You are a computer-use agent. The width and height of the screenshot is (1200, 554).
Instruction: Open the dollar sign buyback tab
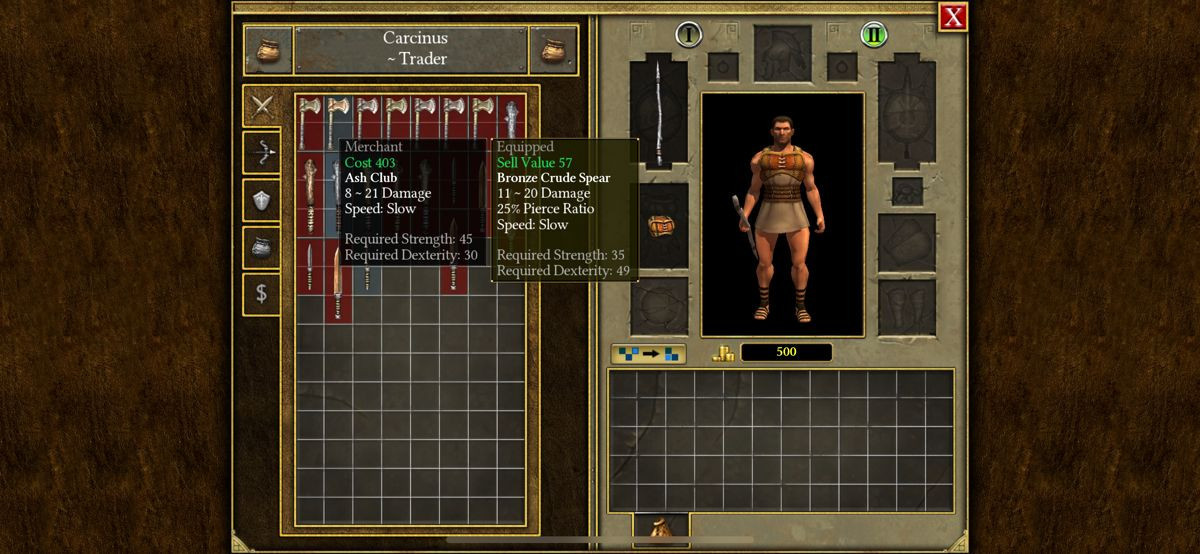pyautogui.click(x=262, y=294)
